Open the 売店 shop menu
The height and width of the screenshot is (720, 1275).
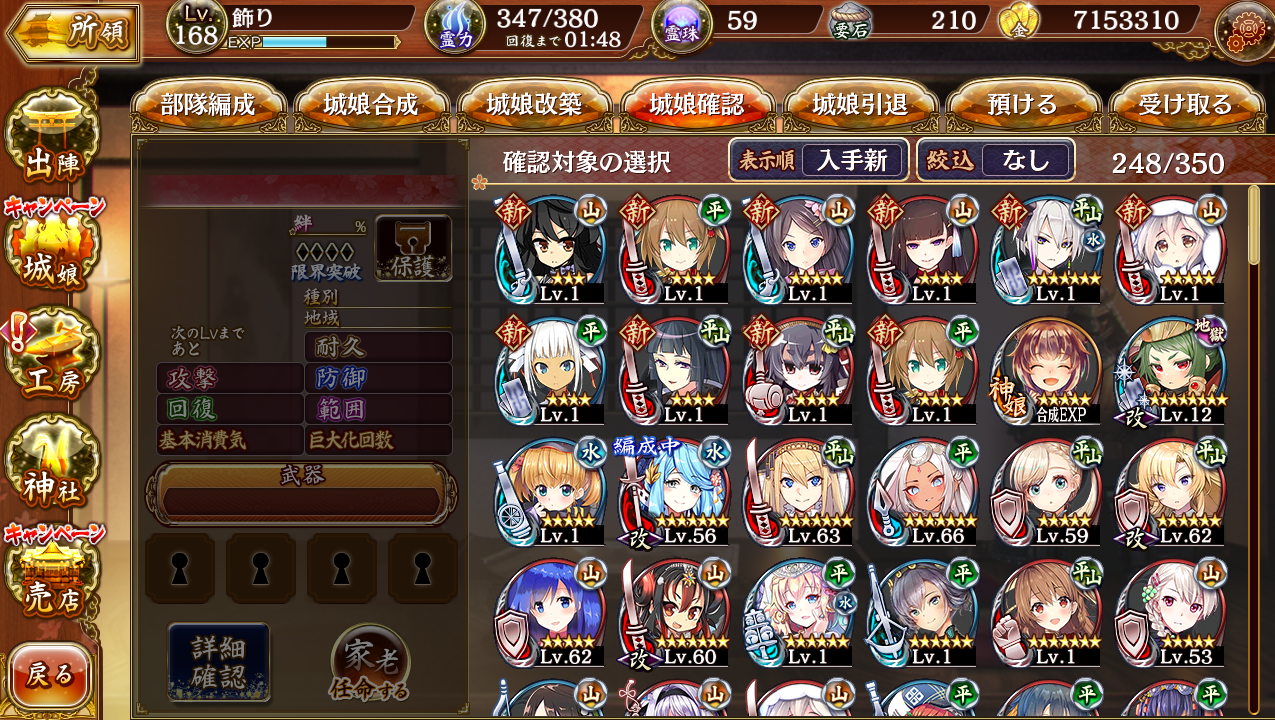[x=55, y=580]
